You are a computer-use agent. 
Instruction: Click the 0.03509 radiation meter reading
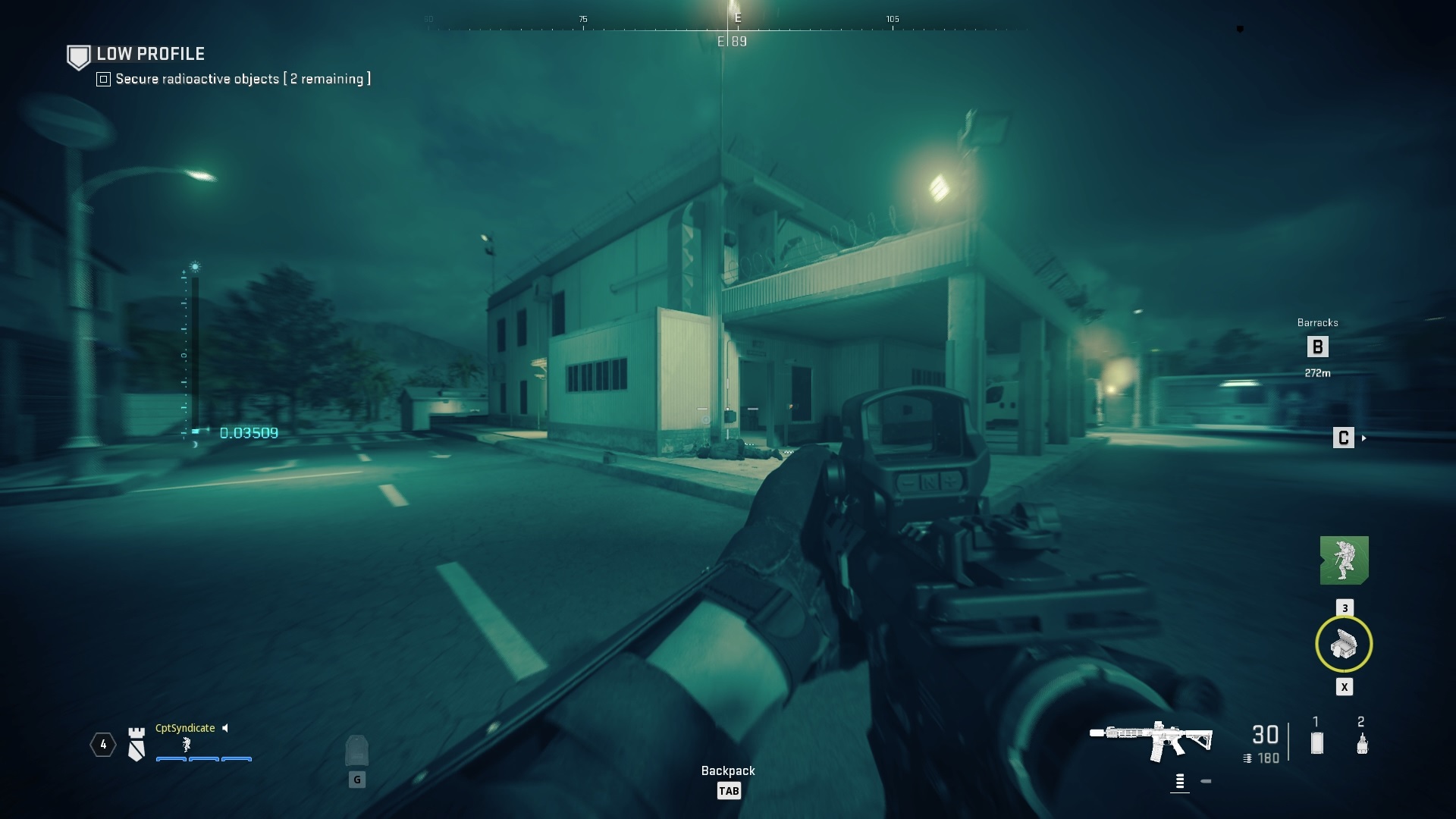(x=249, y=434)
